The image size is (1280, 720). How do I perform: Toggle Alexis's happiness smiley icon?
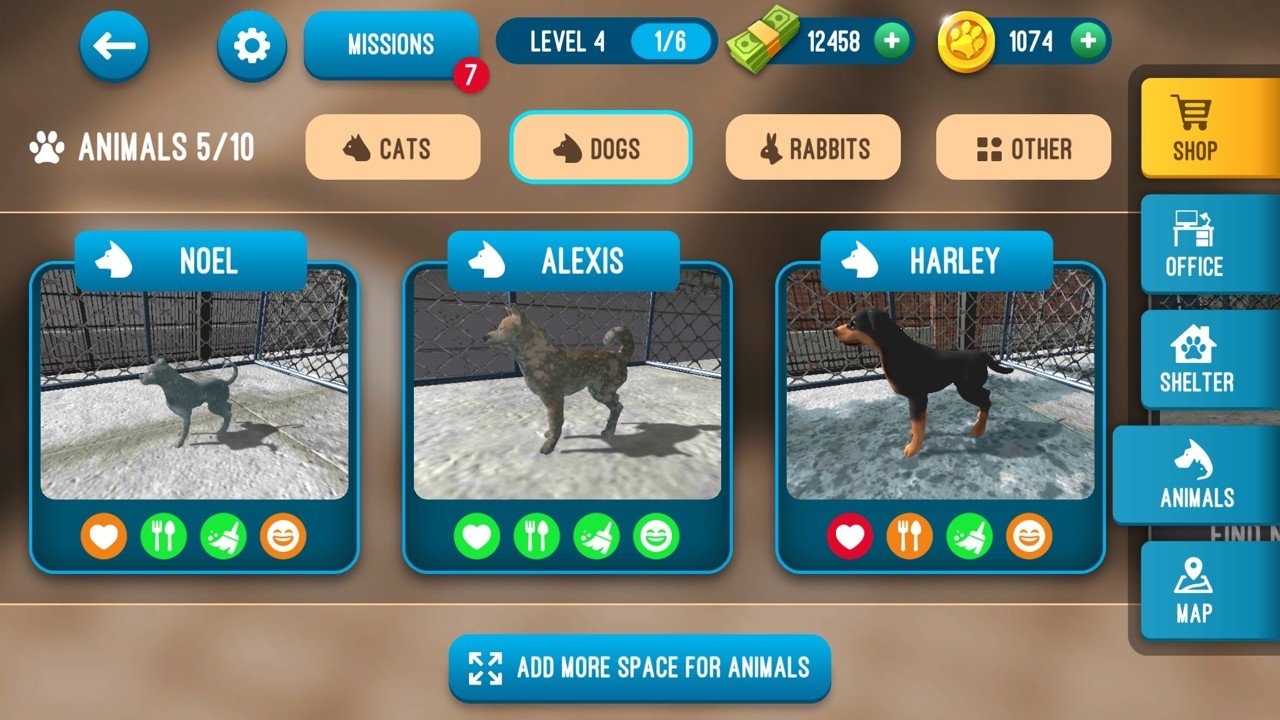(657, 535)
